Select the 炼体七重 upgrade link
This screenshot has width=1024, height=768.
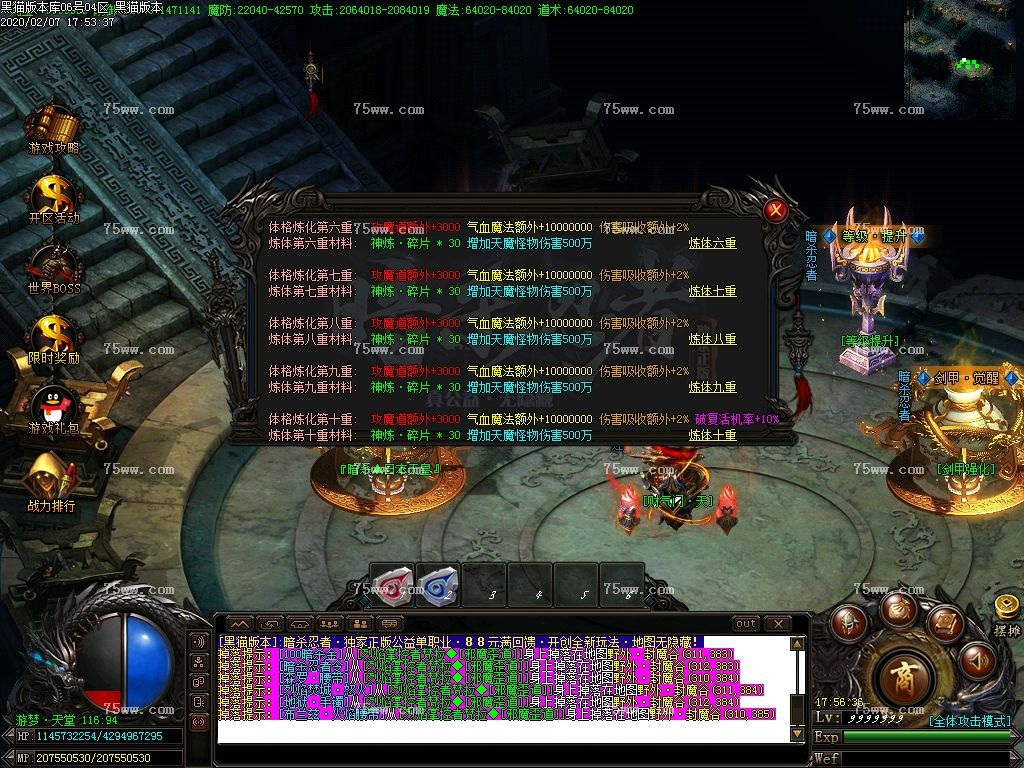coord(712,291)
